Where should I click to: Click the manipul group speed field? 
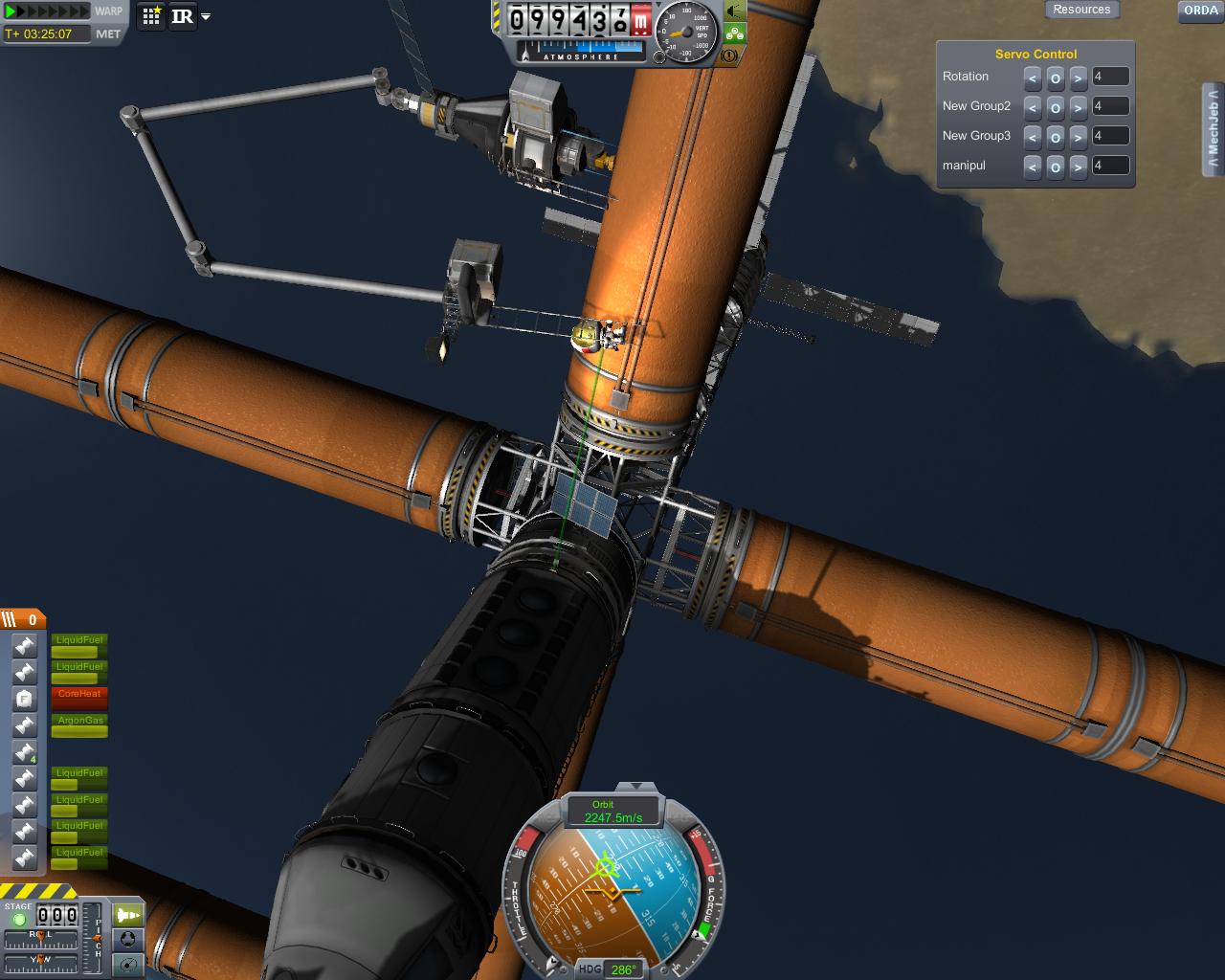pos(1110,166)
